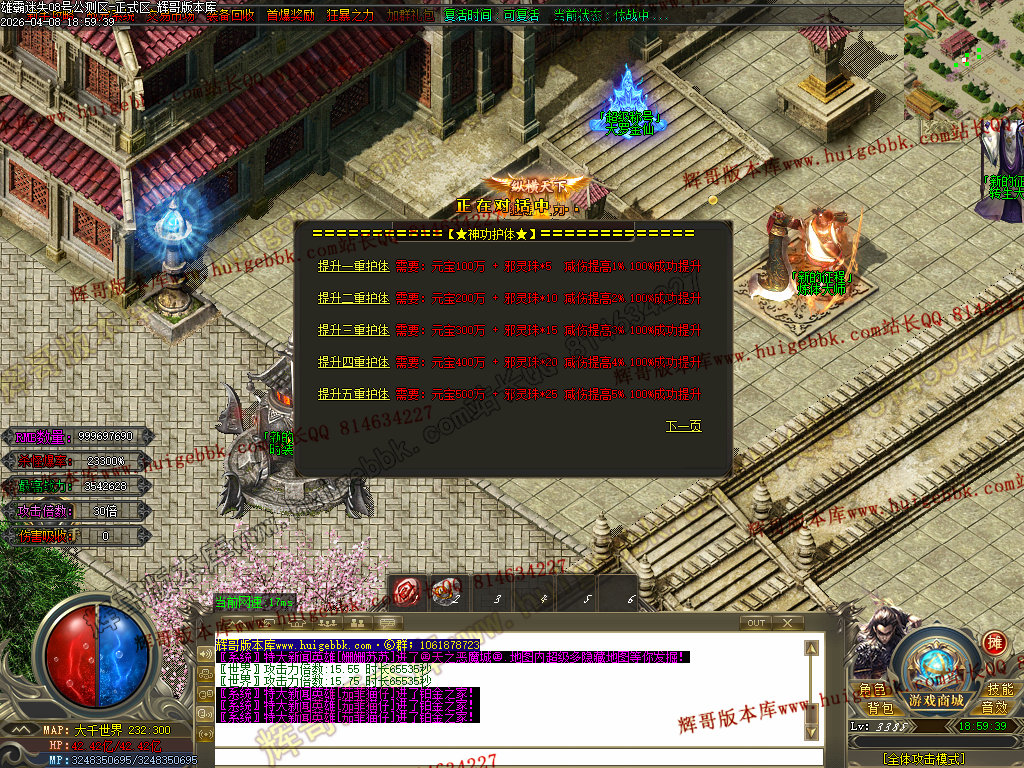
Task: Choose 提升二重护体 upgrade option
Action: pos(353,298)
